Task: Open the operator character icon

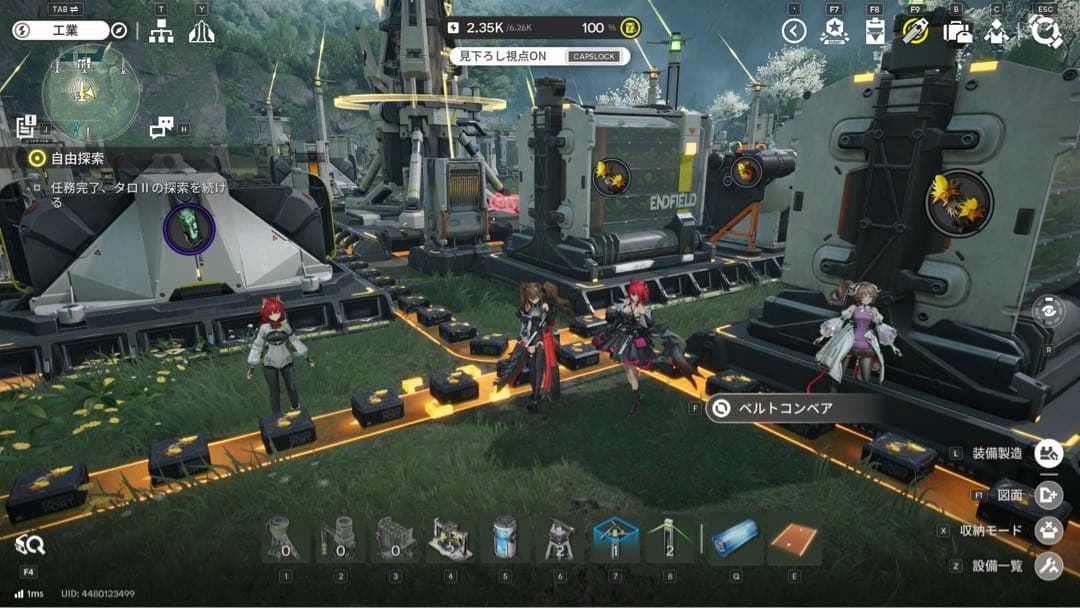Action: [996, 32]
